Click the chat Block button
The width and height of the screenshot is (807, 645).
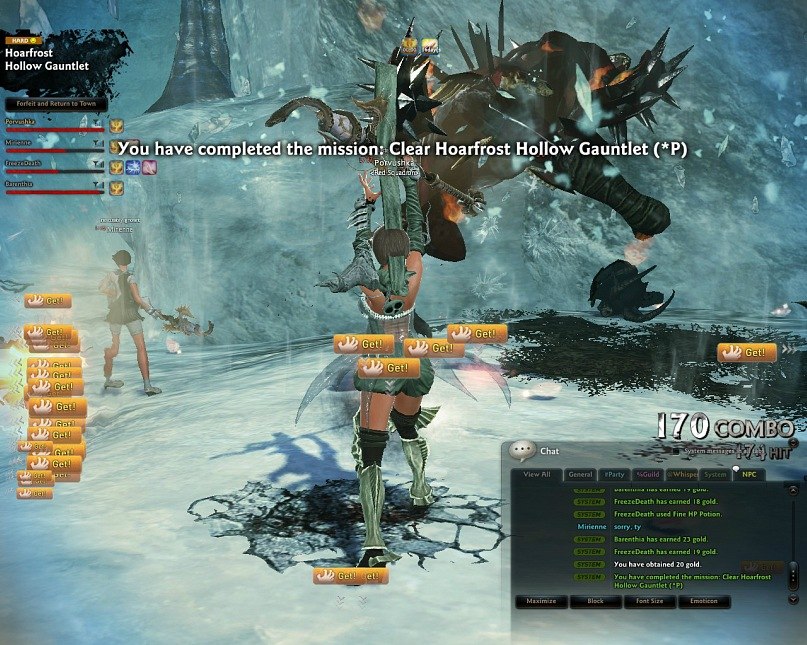(x=596, y=601)
